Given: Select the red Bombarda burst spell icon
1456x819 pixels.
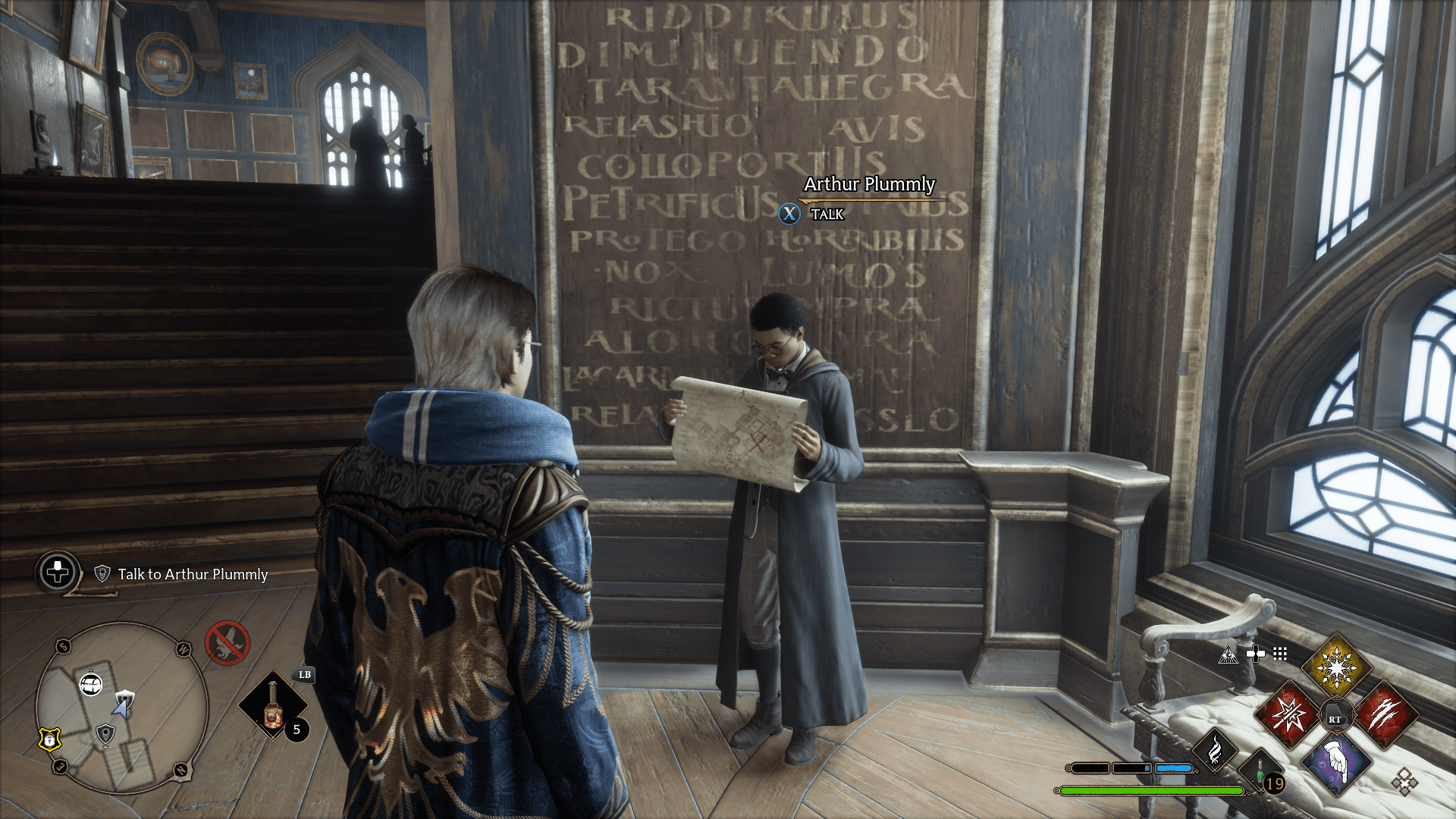Looking at the screenshot, I should [x=1288, y=716].
